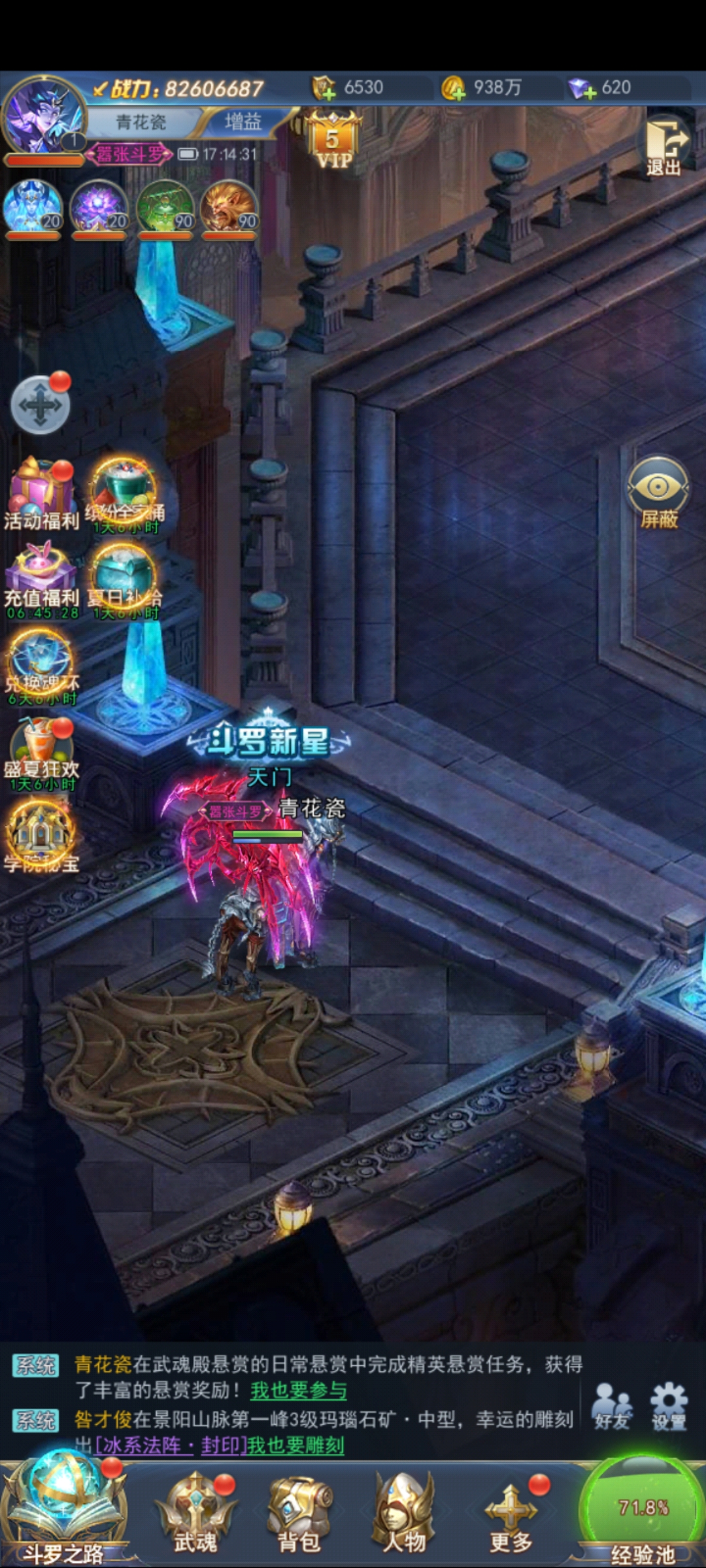The height and width of the screenshot is (1568, 706).
Task: Open the 学院秘宝 academy treasure icon
Action: 41,836
